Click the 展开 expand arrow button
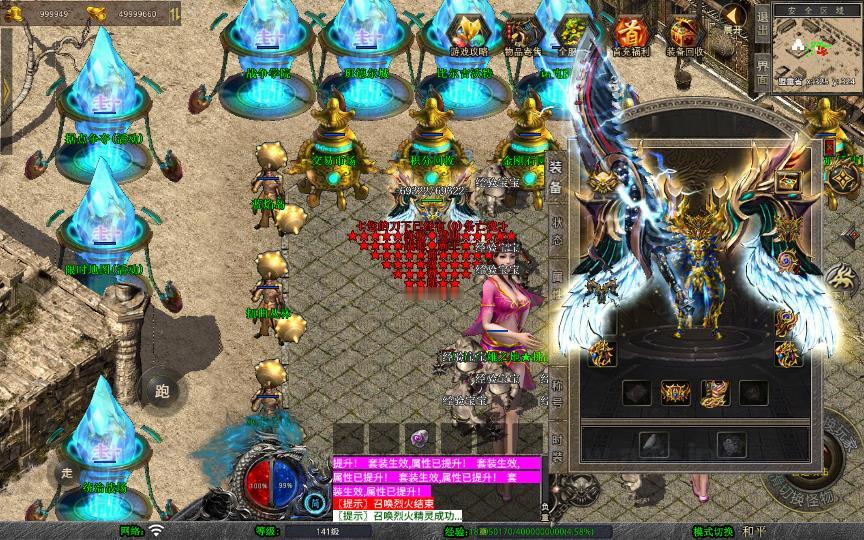This screenshot has height=540, width=864. click(x=735, y=20)
